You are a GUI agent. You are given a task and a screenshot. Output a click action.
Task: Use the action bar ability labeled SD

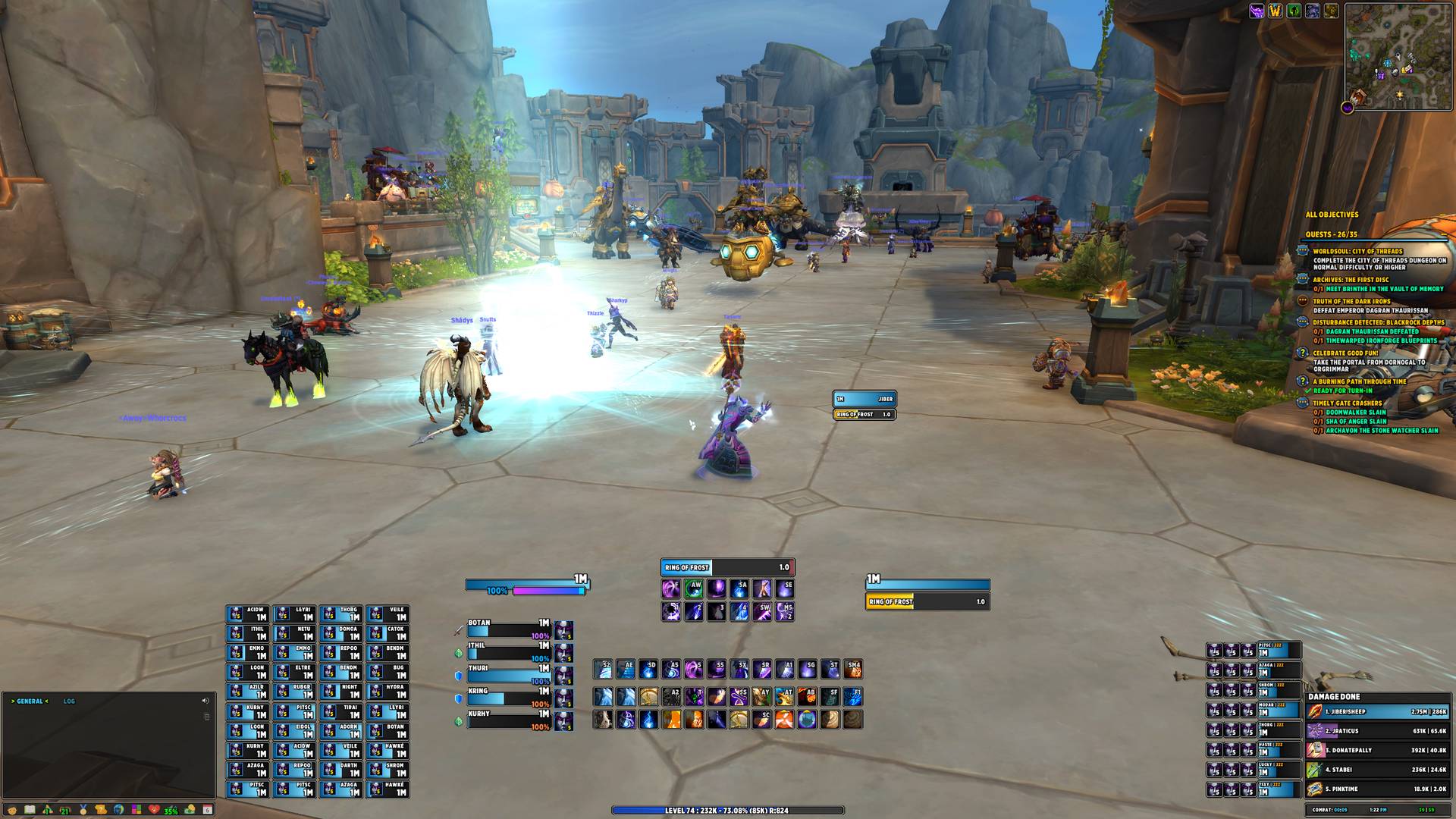[648, 669]
